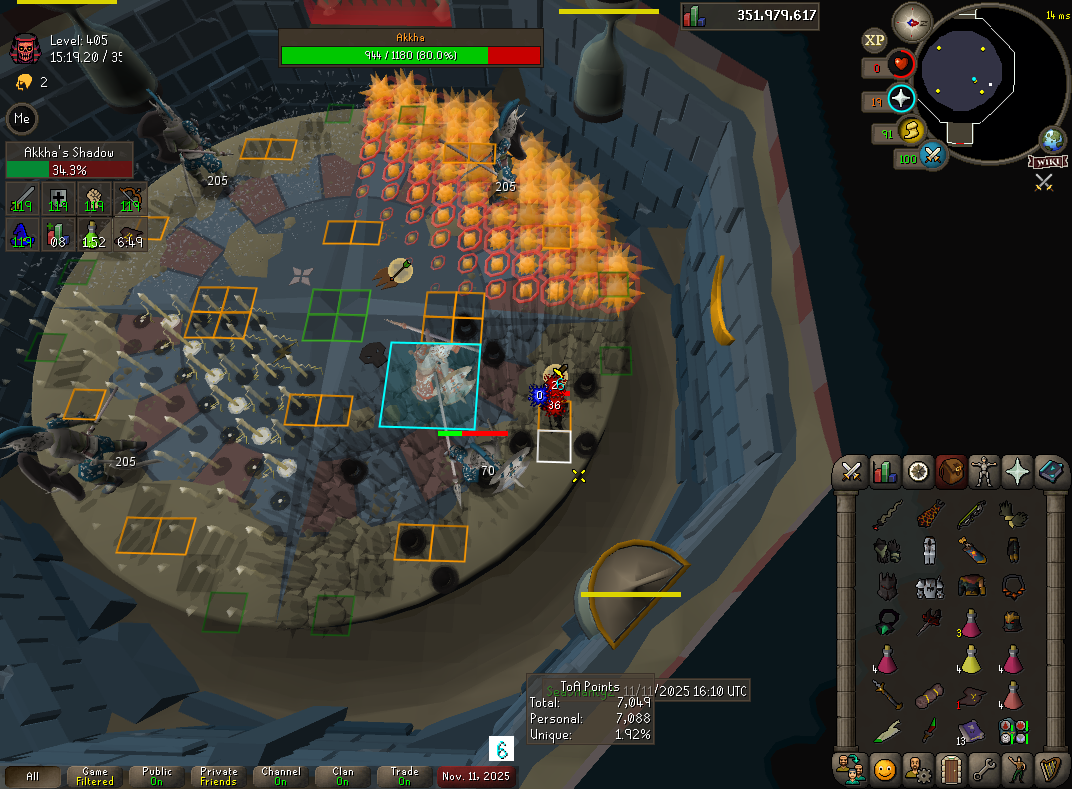The width and height of the screenshot is (1072, 789).
Task: Toggle quick prayers orb
Action: click(x=902, y=98)
